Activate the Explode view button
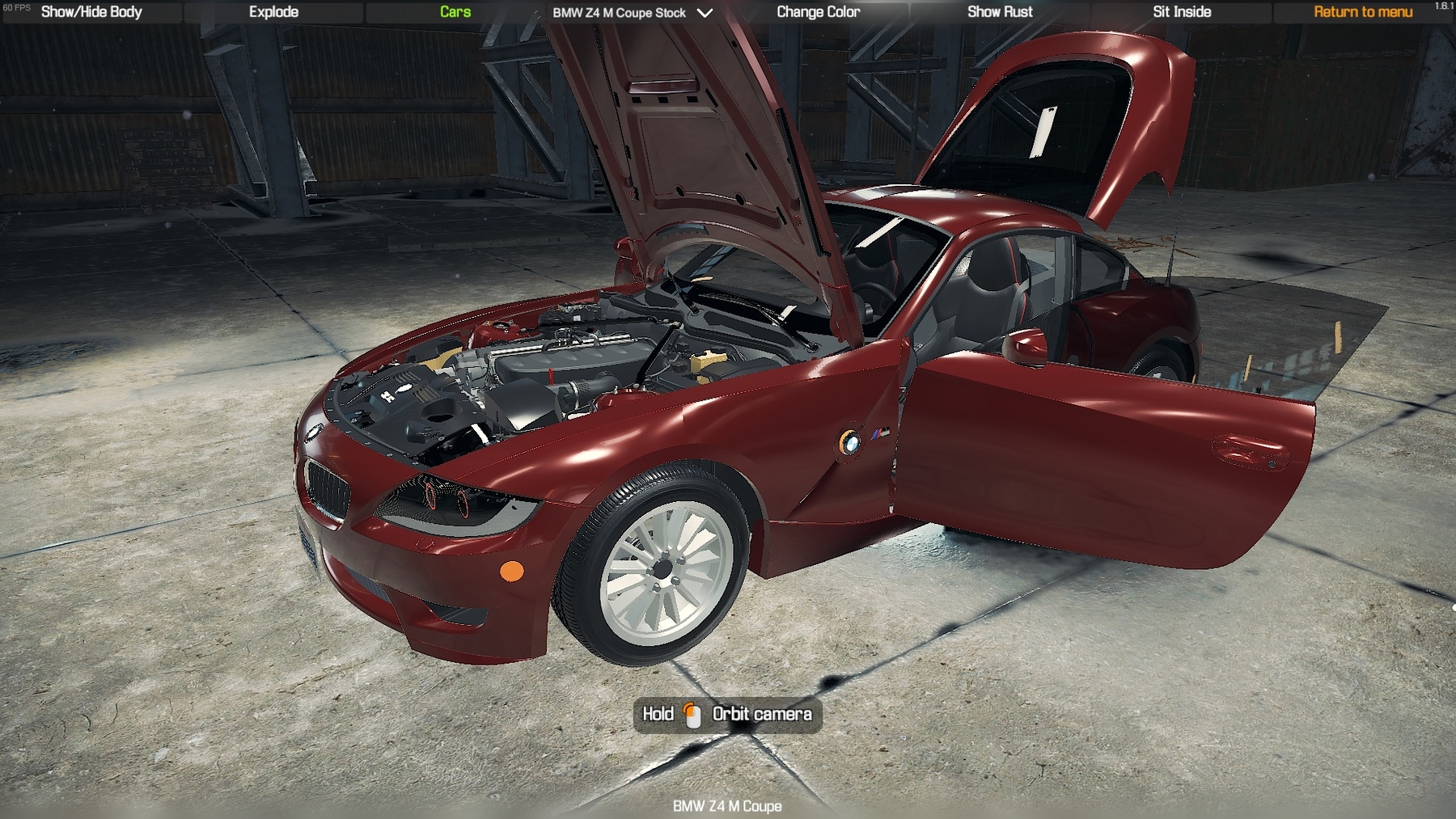Image resolution: width=1456 pixels, height=819 pixels. tap(273, 12)
